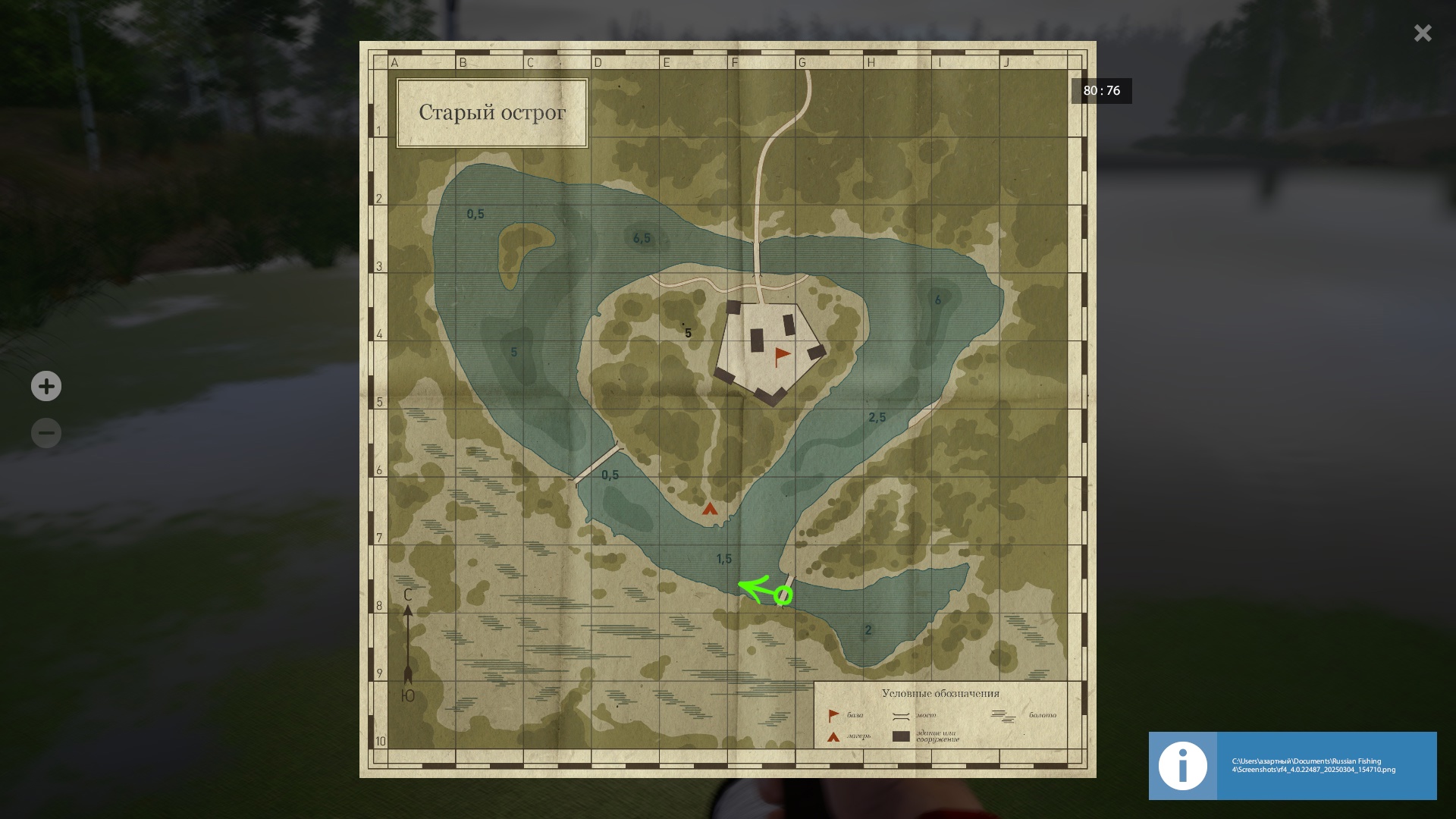The image size is (1456, 819).
Task: Close the map with the X button
Action: point(1422,33)
